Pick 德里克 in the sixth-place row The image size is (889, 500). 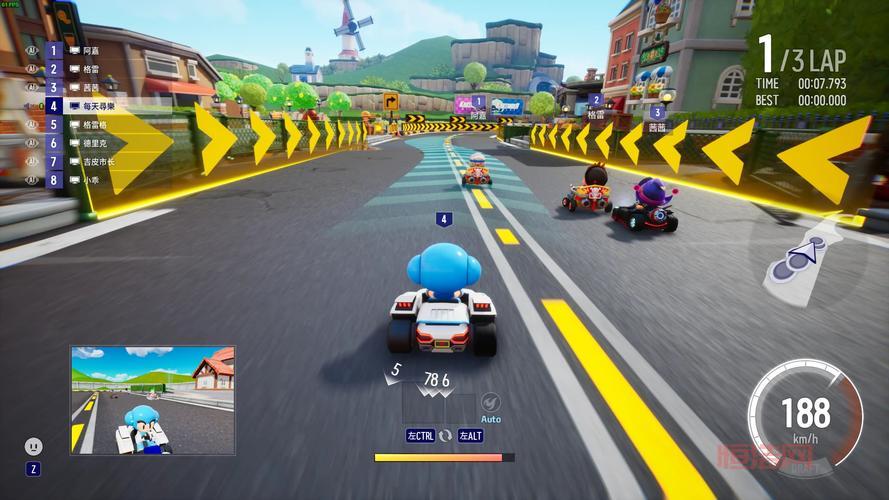tap(94, 143)
